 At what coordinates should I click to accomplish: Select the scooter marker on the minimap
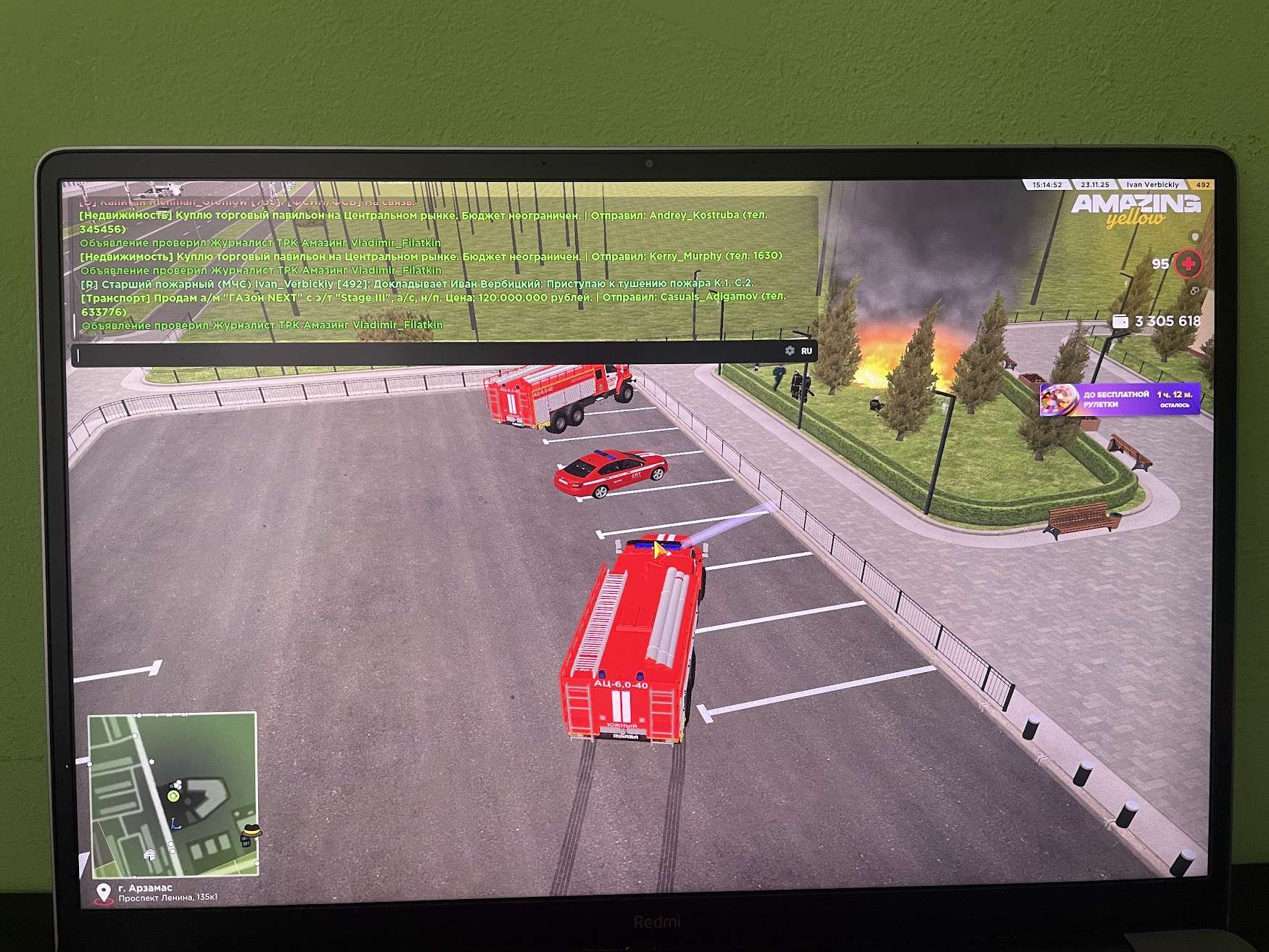[175, 824]
